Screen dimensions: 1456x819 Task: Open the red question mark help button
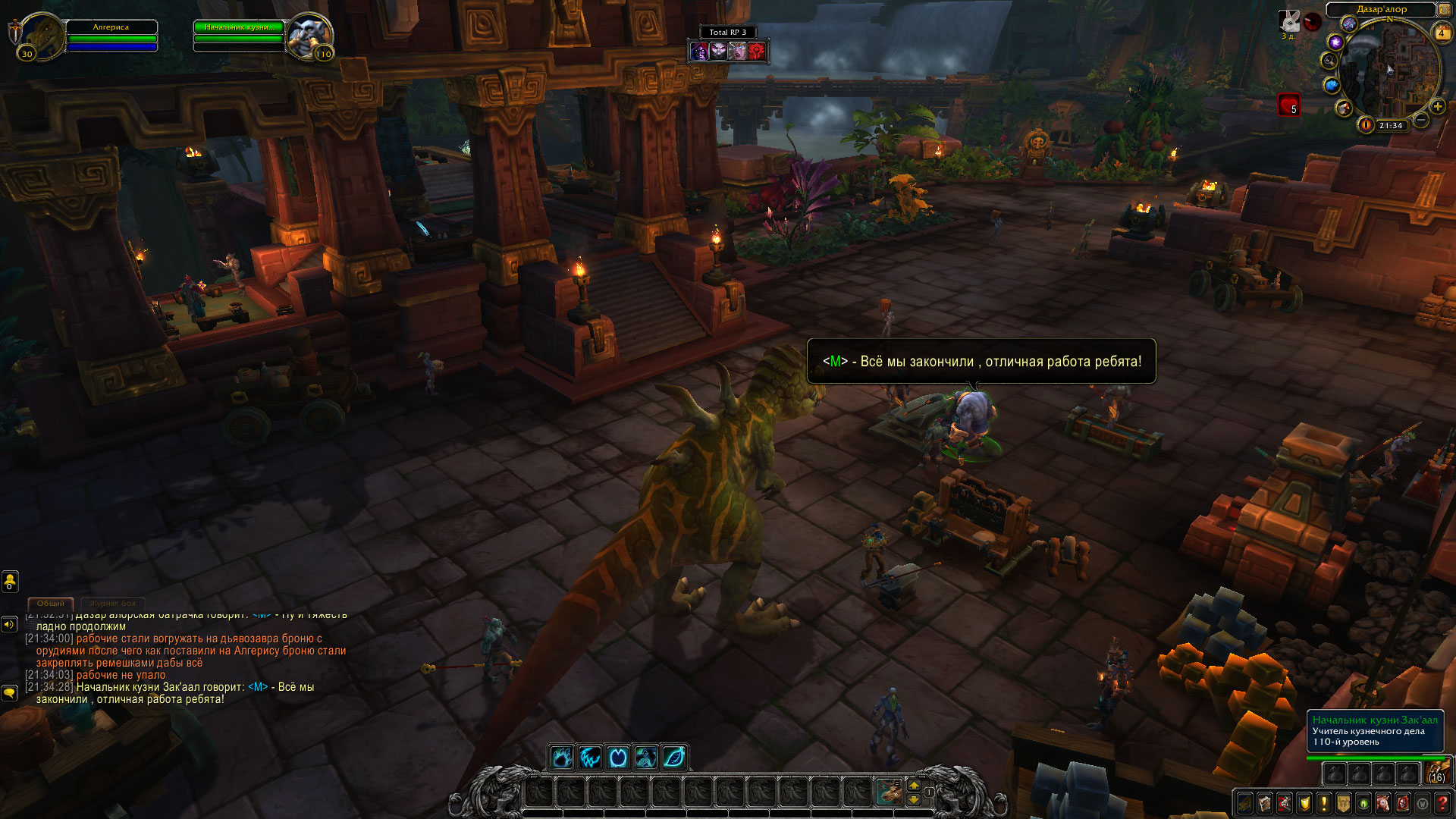click(1442, 803)
